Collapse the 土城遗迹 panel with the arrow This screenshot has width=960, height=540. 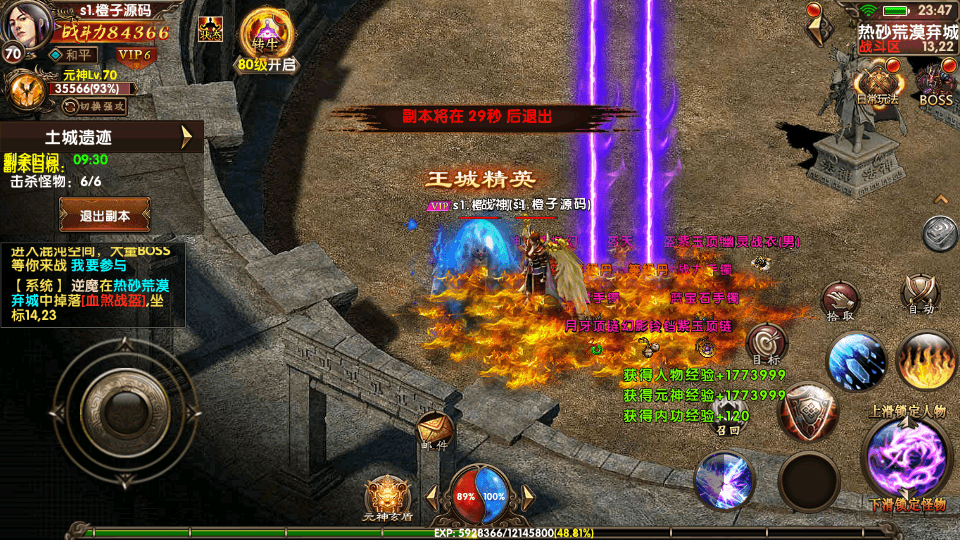pyautogui.click(x=187, y=137)
